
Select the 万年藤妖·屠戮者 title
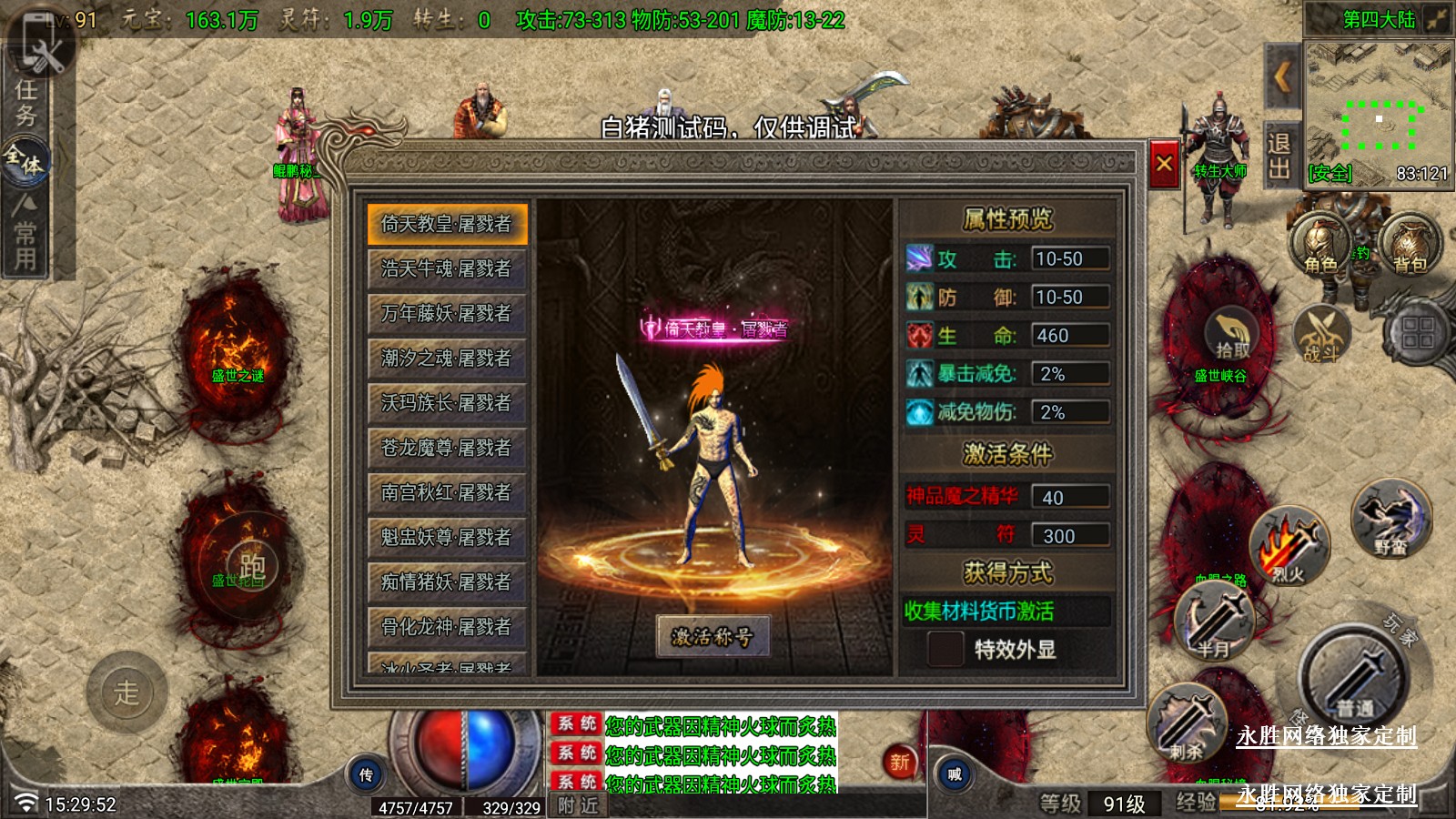(x=447, y=313)
